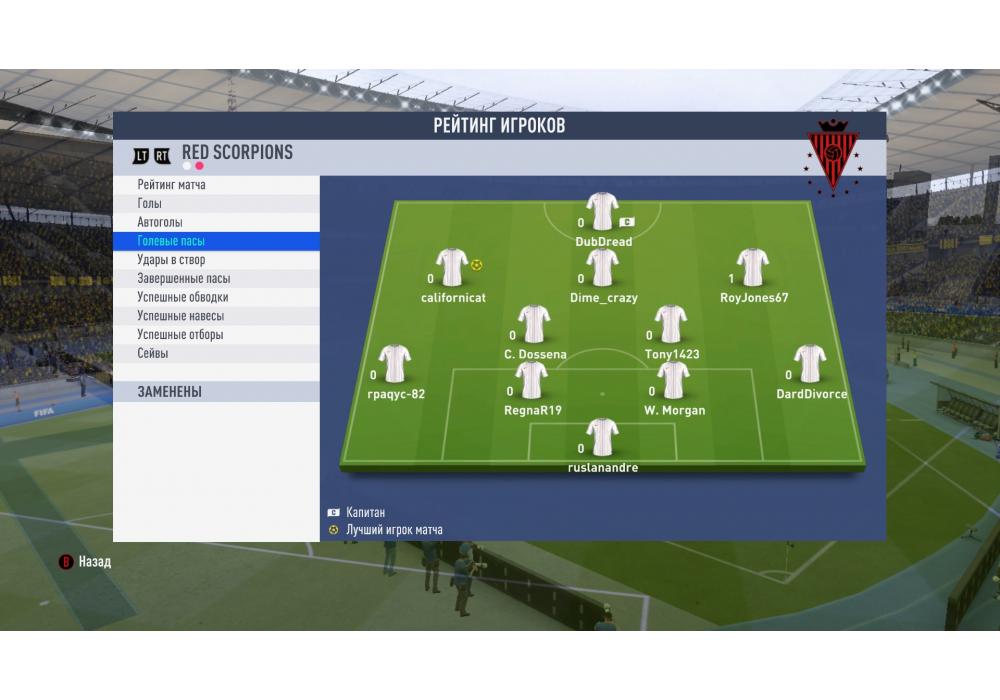This screenshot has width=1000, height=700.
Task: Choose the Голы stat category
Action: [x=150, y=204]
